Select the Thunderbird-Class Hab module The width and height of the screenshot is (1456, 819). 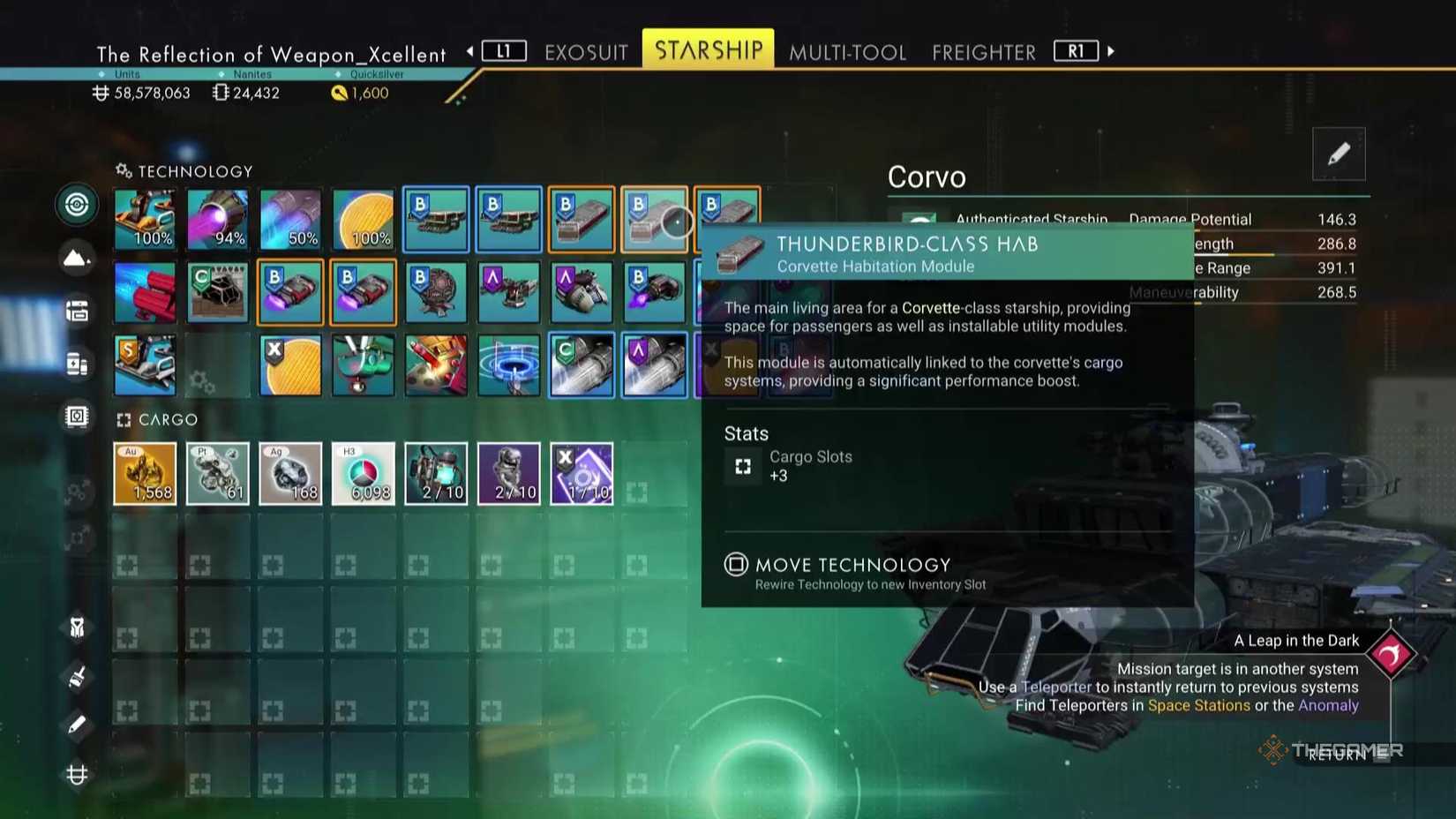coord(655,220)
